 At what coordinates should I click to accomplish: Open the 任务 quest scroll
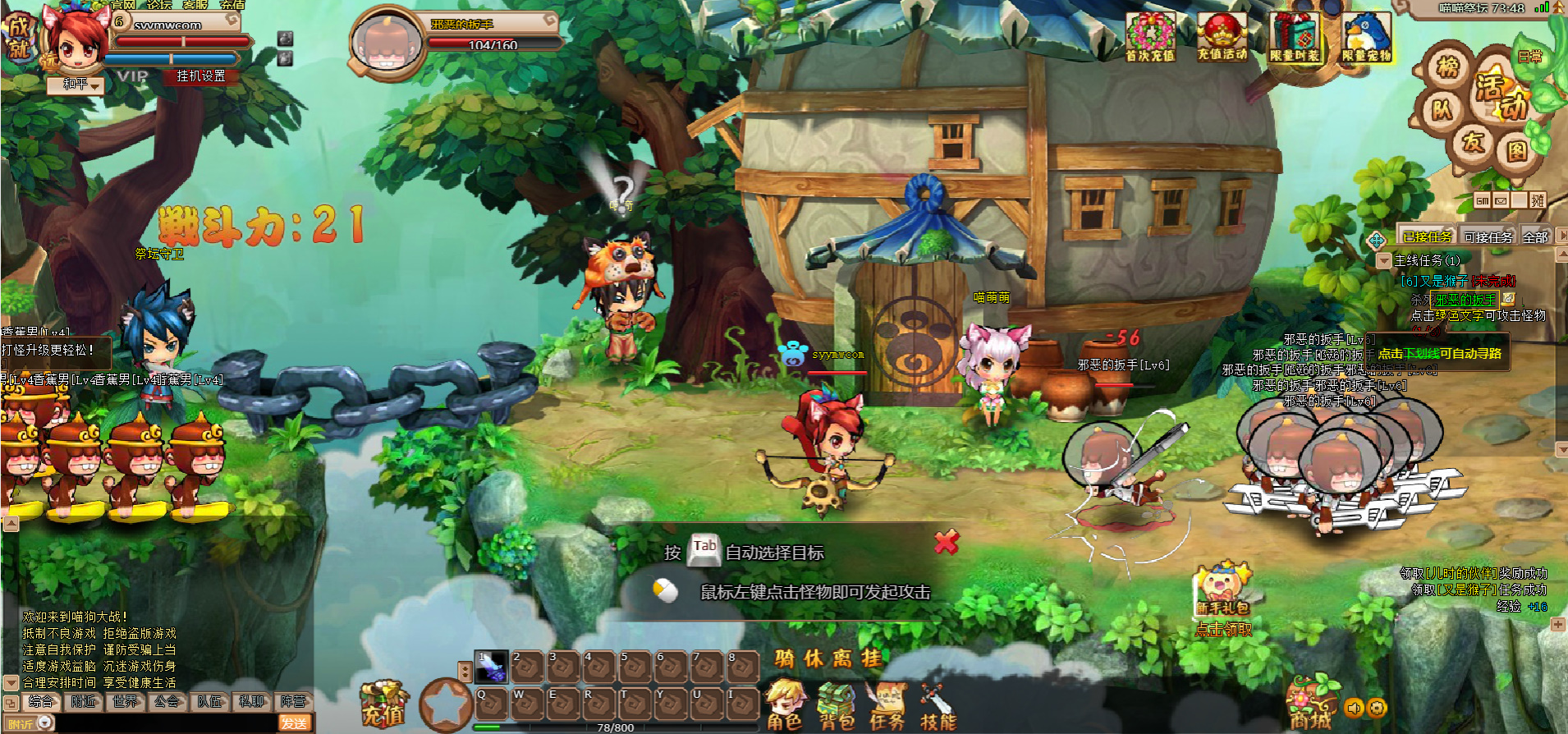(887, 706)
